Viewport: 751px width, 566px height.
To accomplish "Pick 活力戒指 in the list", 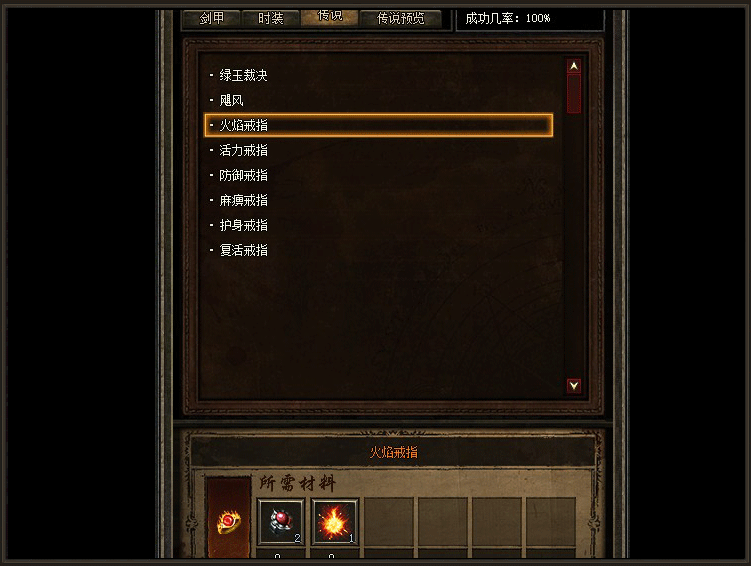I will coord(243,150).
